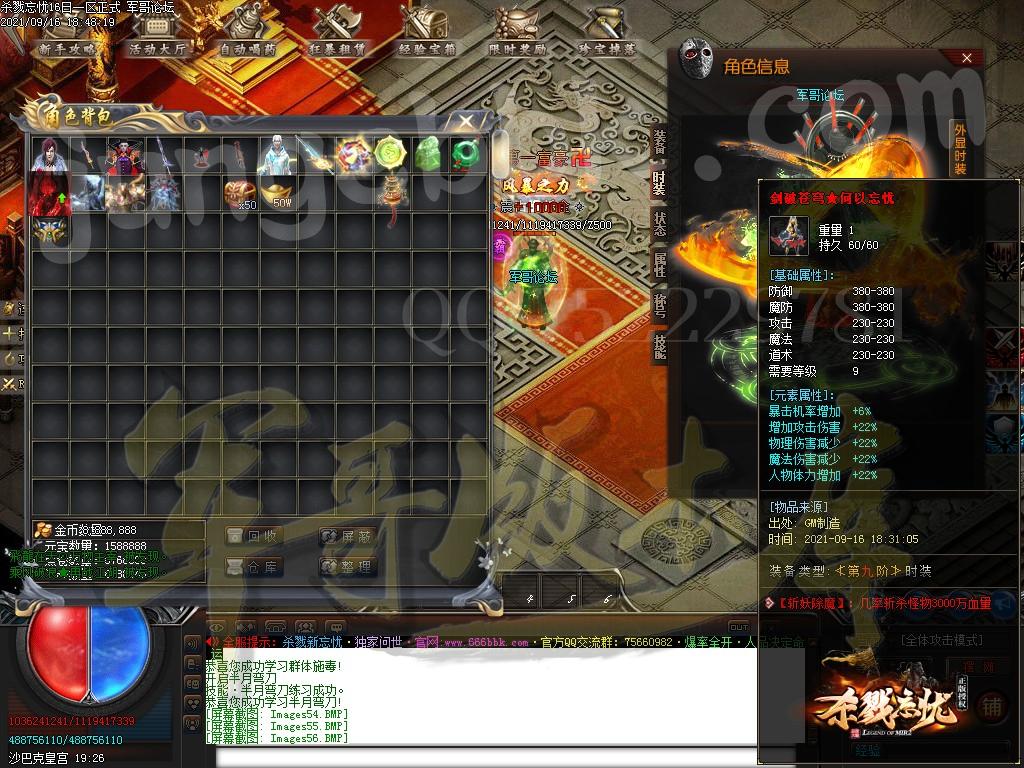Viewport: 1024px width, 768px height.
Task: Select the green jade ring item
Action: click(466, 154)
